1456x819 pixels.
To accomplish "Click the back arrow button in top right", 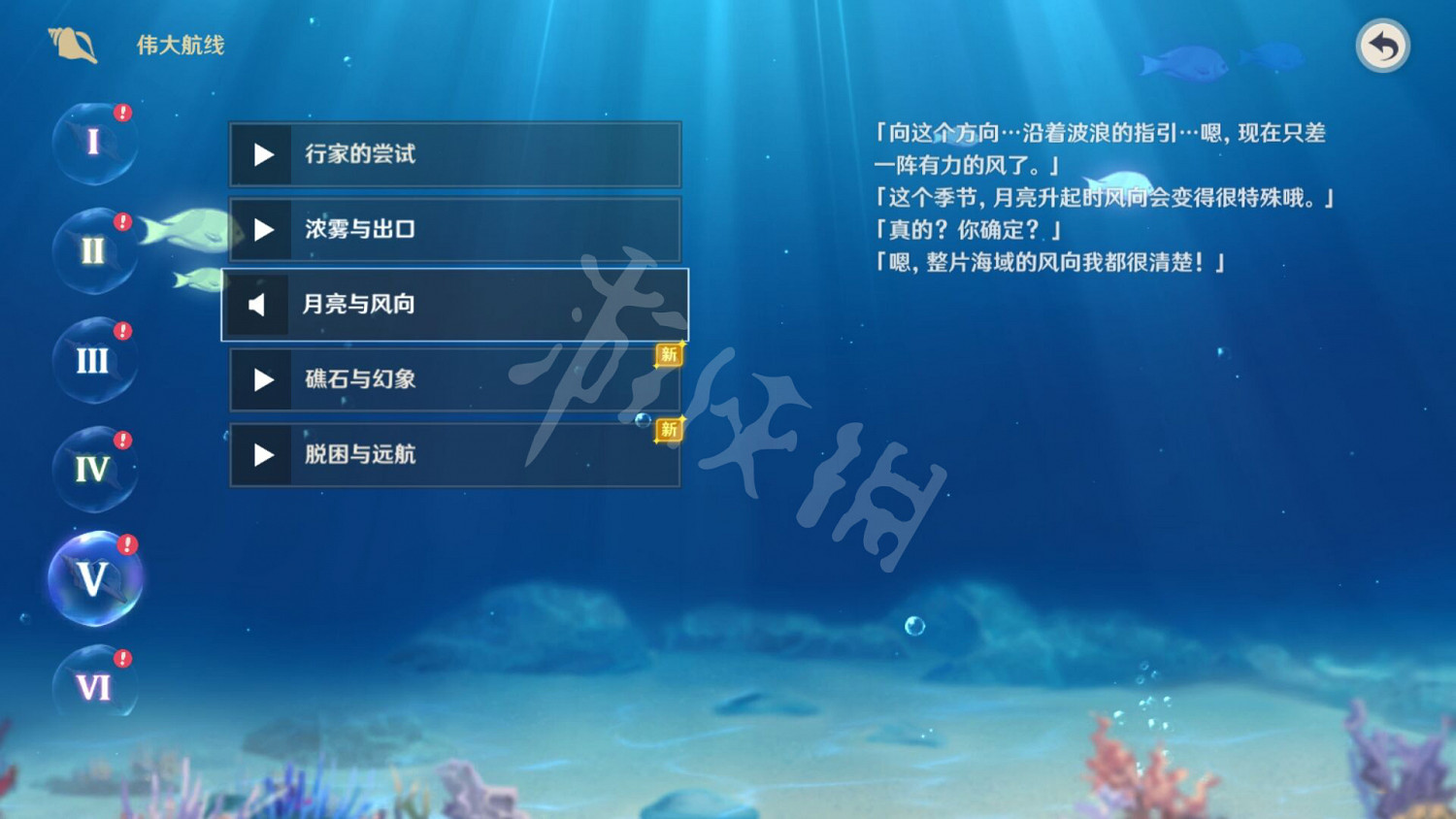I will (1382, 44).
